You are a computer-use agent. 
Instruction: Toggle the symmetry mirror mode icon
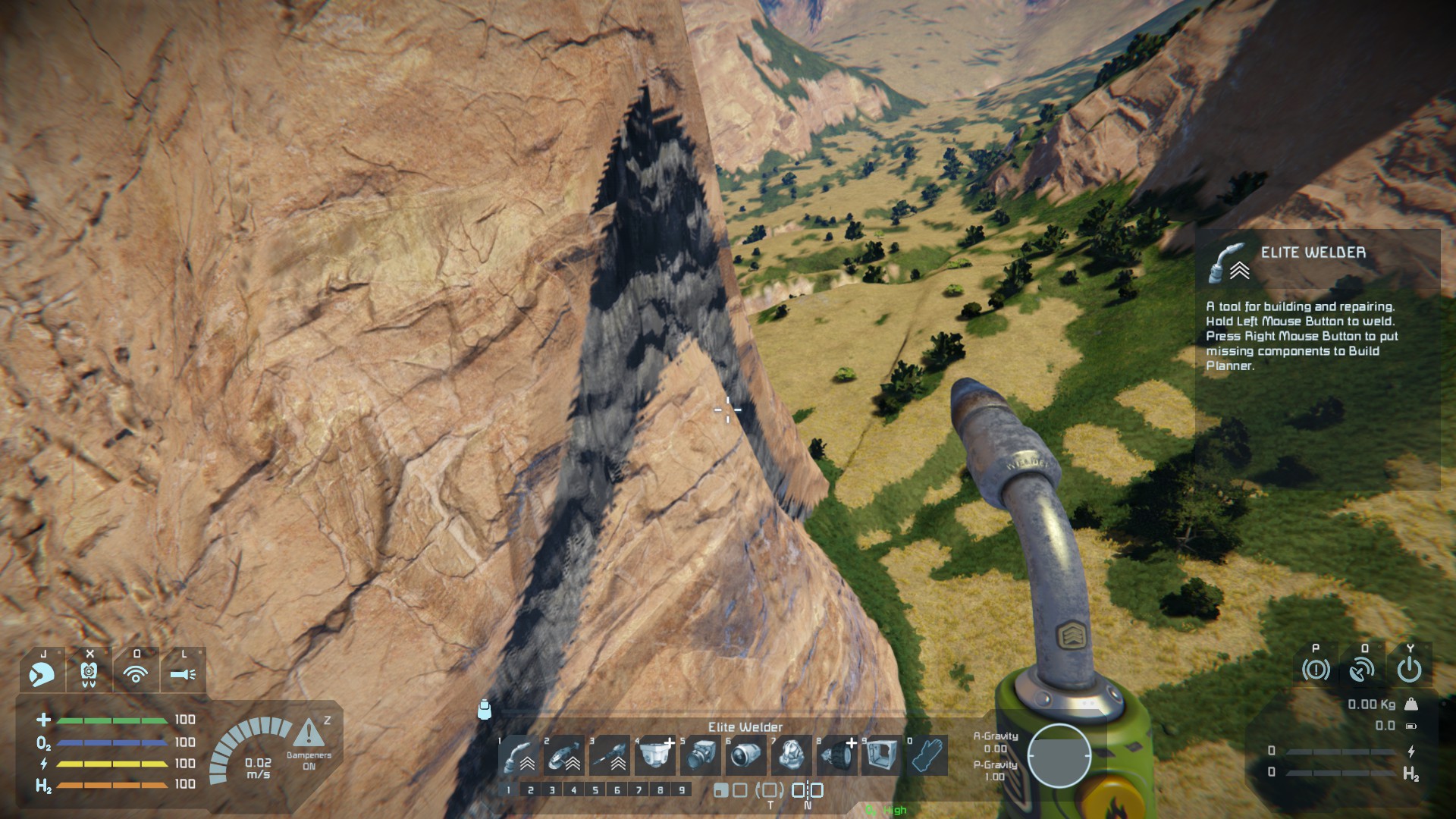808,790
